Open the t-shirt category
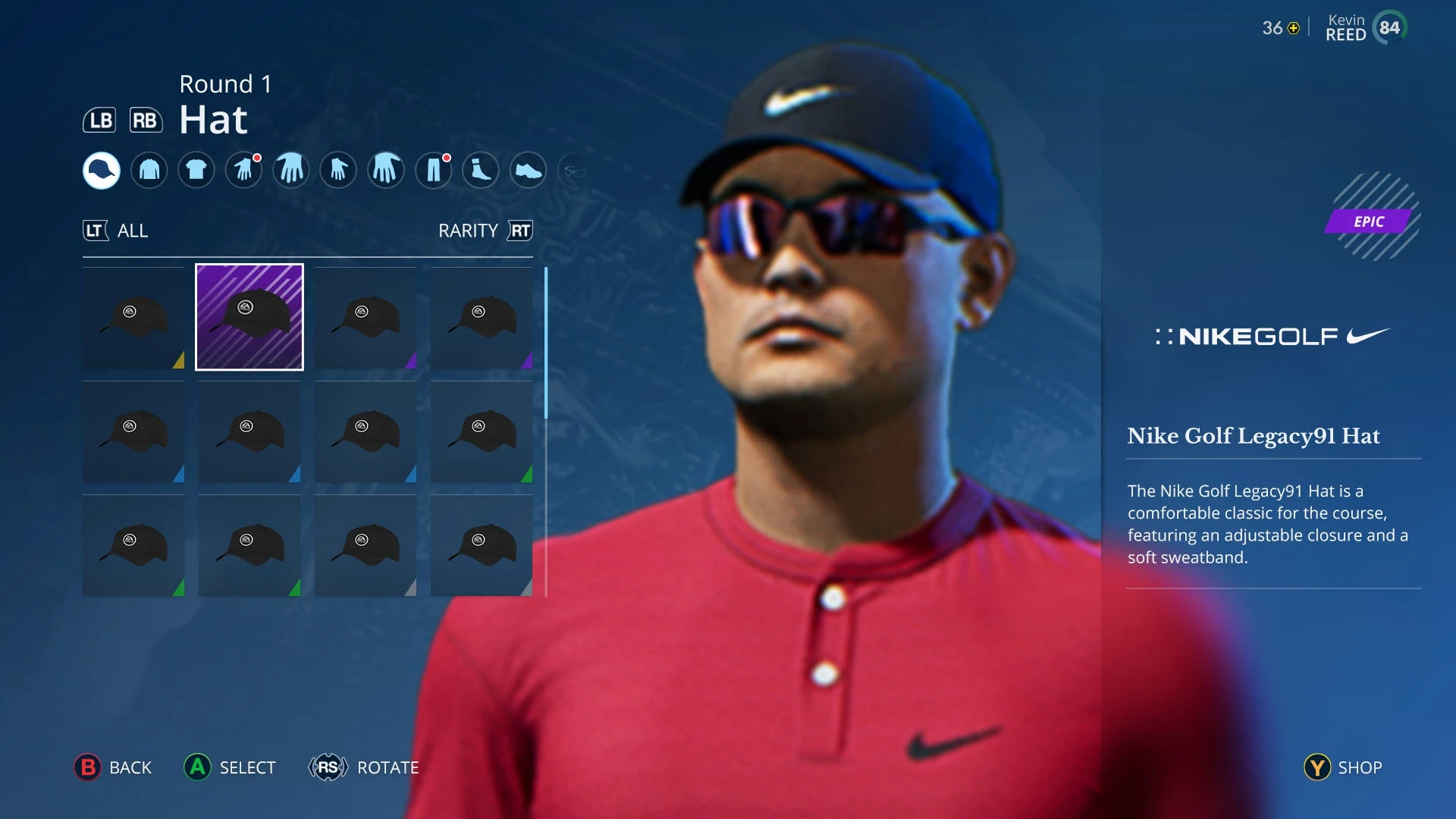The width and height of the screenshot is (1456, 819). pos(196,170)
